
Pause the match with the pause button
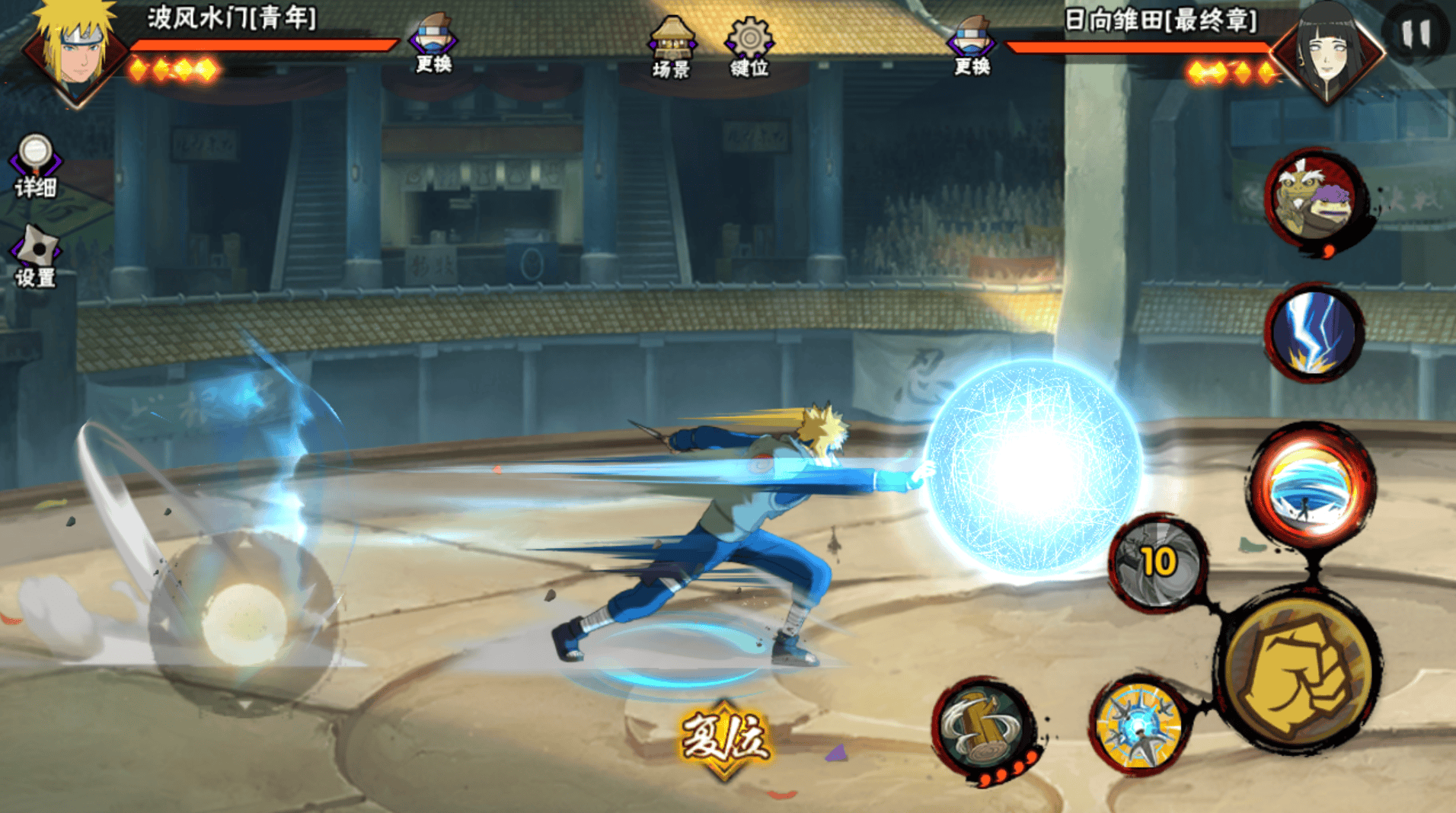tap(1416, 33)
